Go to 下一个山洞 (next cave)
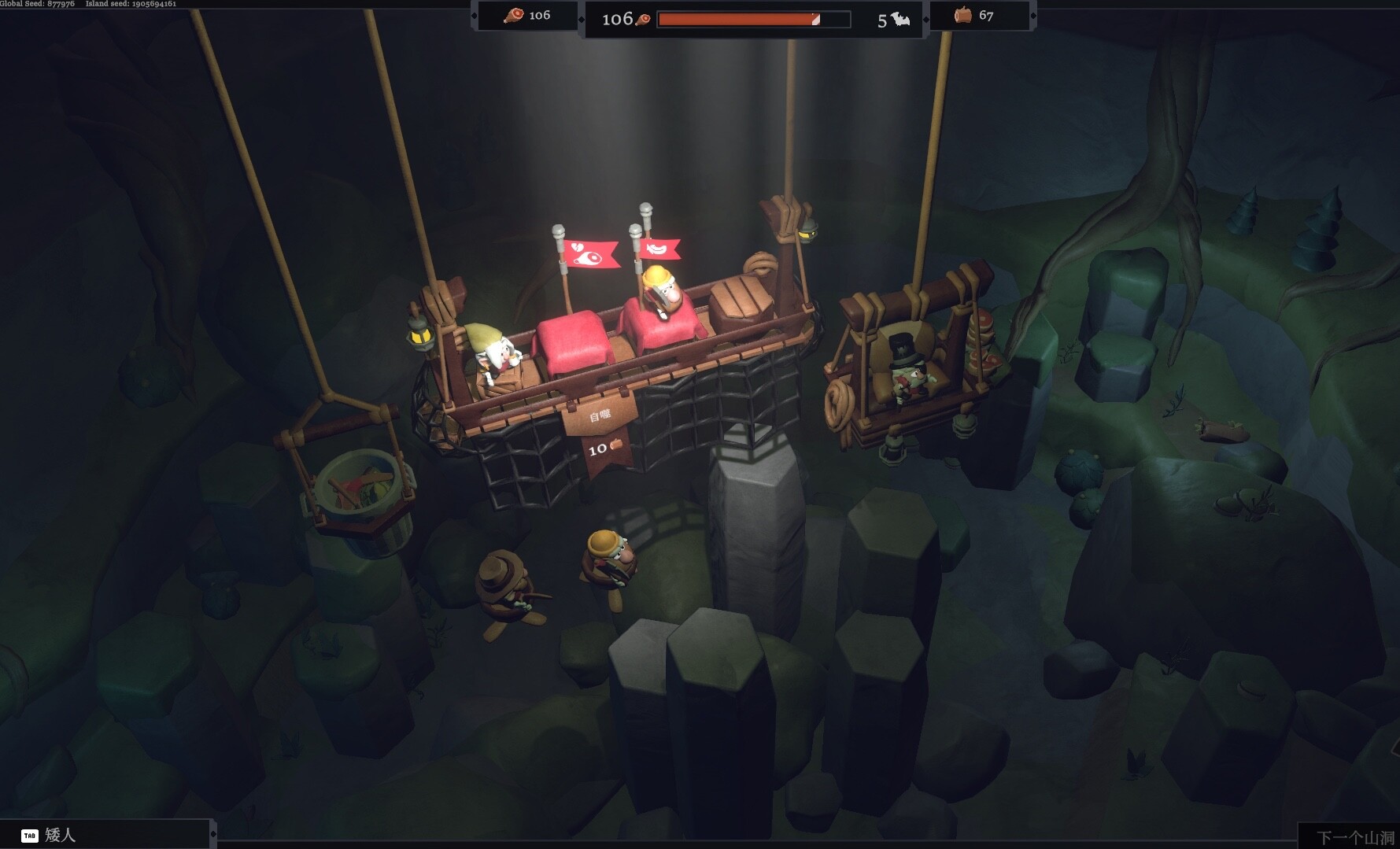 (x=1354, y=837)
